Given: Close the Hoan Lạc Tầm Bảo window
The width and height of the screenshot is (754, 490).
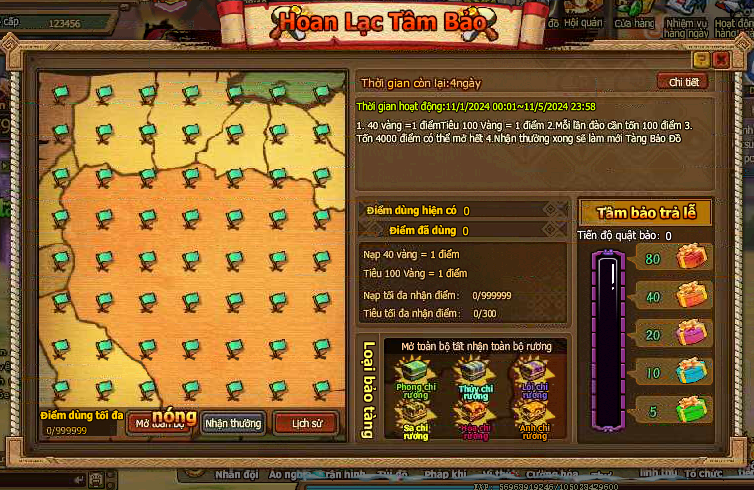Looking at the screenshot, I should 721,60.
